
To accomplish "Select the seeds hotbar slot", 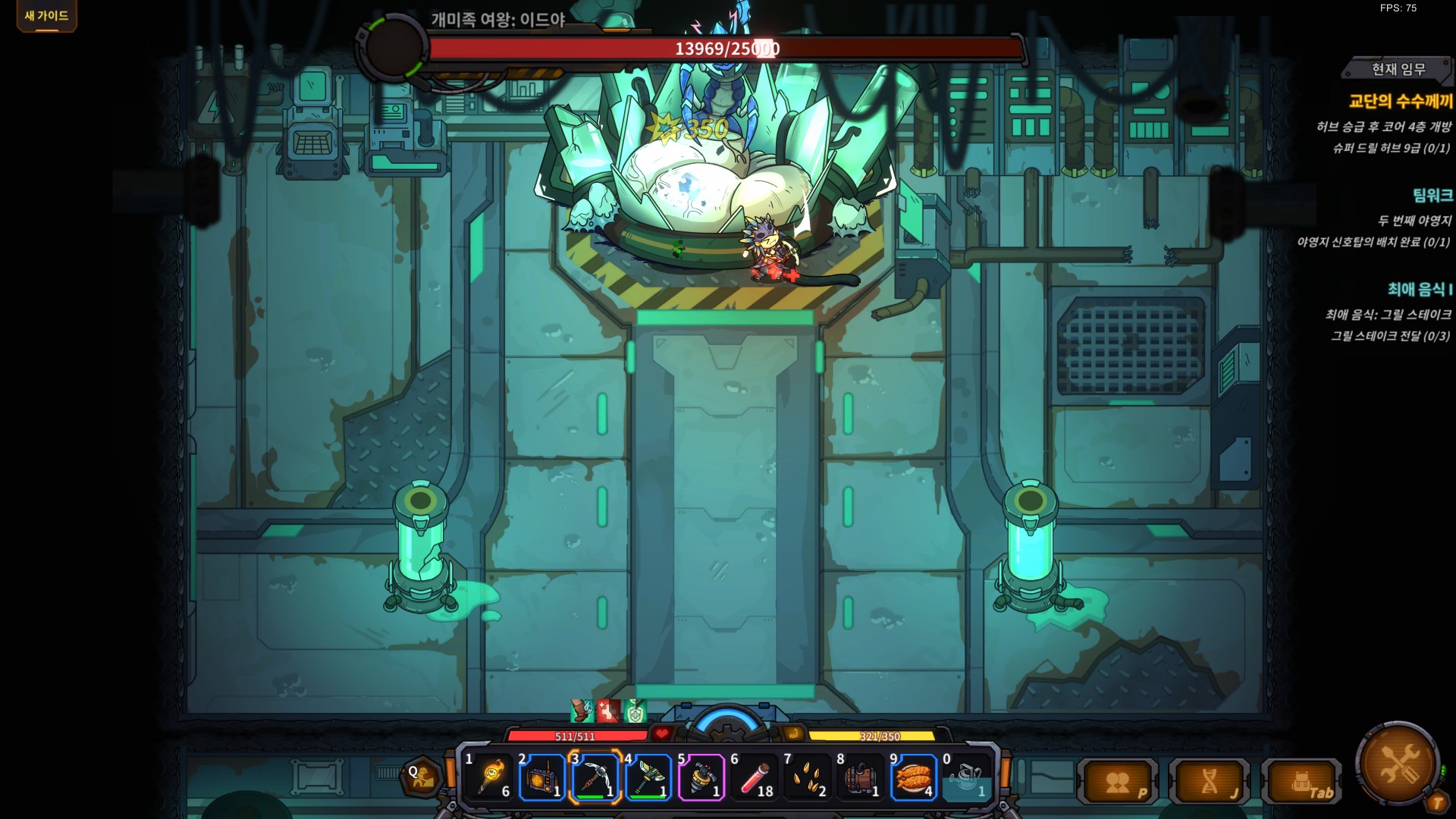I will (808, 777).
